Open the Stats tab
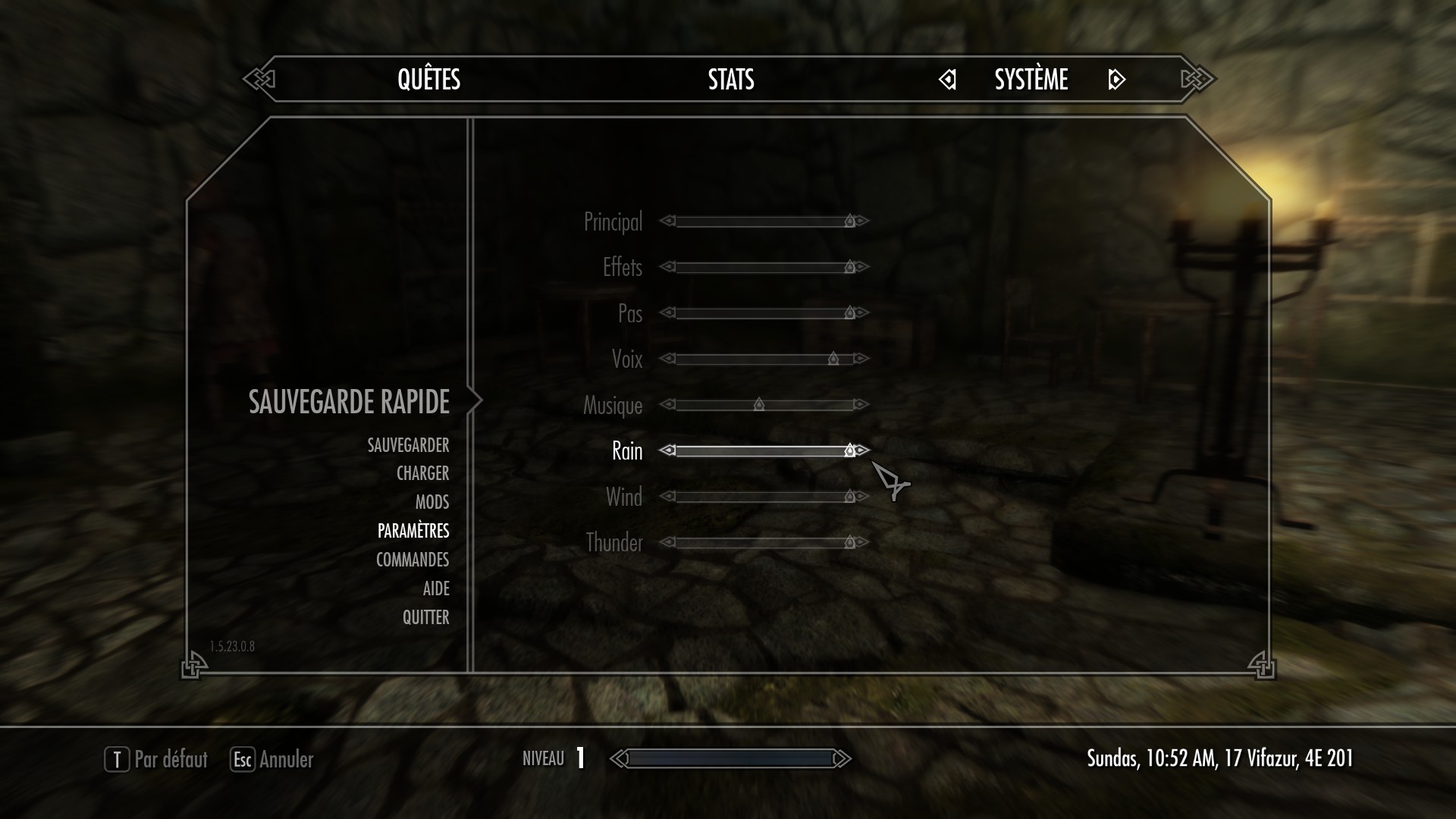1456x819 pixels. 731,80
